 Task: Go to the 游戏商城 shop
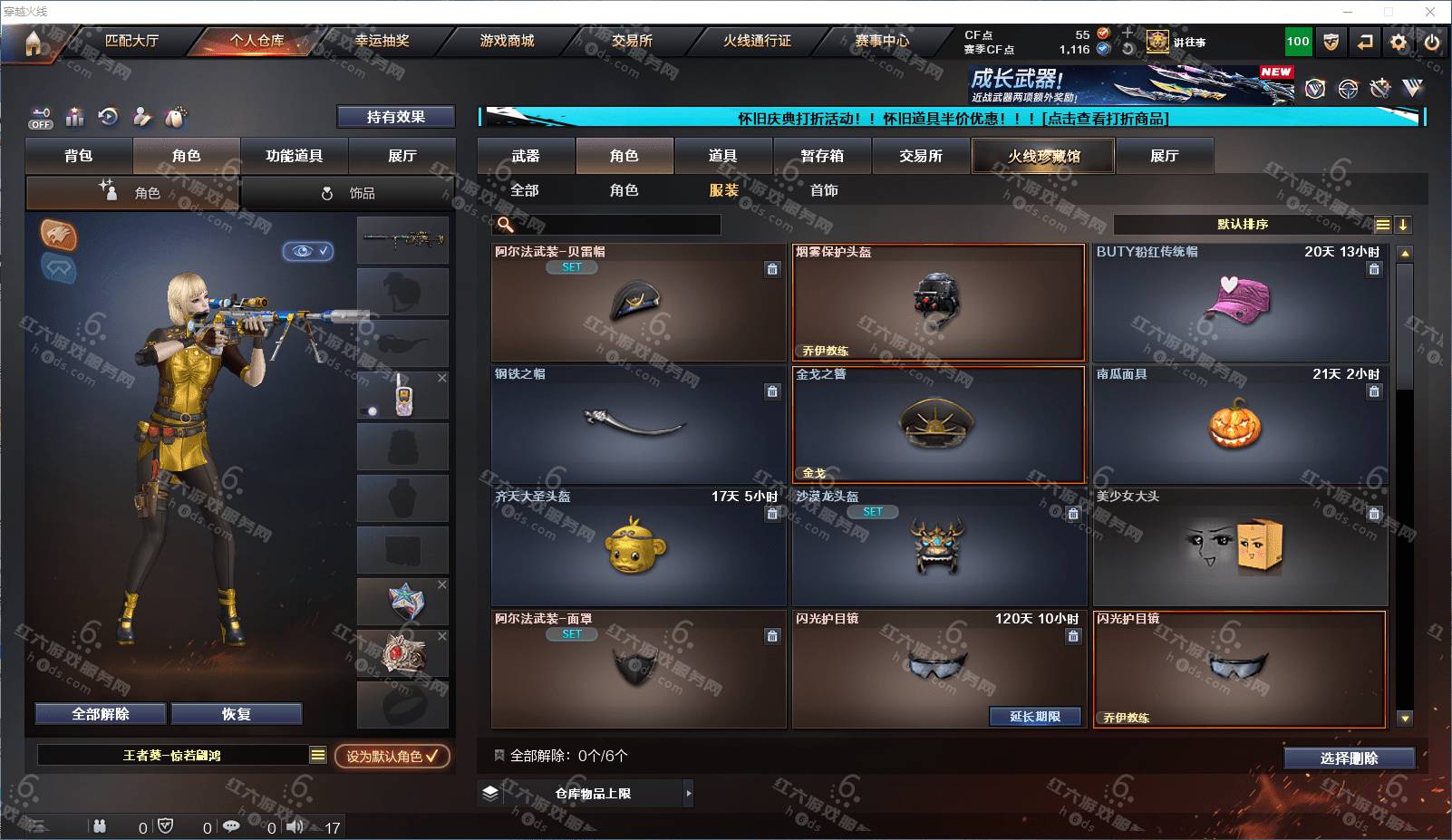[x=507, y=41]
